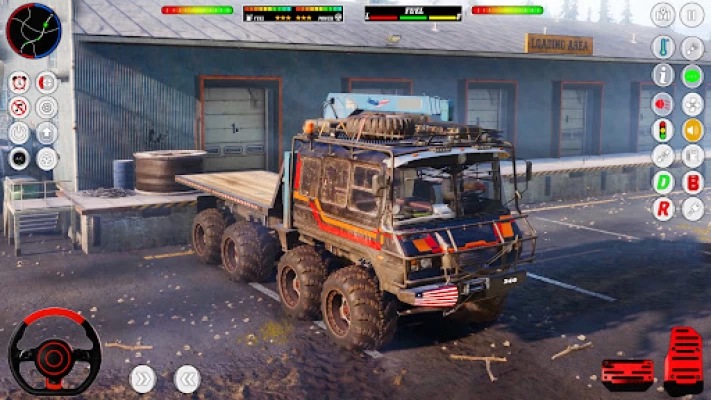This screenshot has width=711, height=400.
Task: Tap the traffic light icon
Action: tap(663, 129)
